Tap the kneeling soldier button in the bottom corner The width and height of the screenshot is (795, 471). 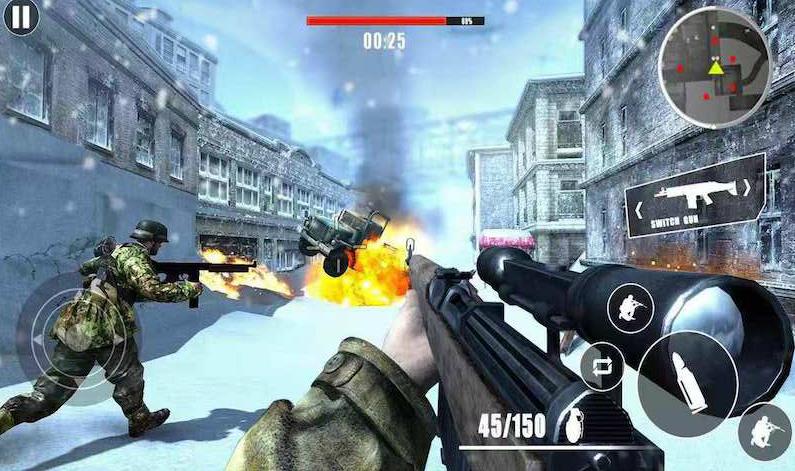[x=765, y=431]
